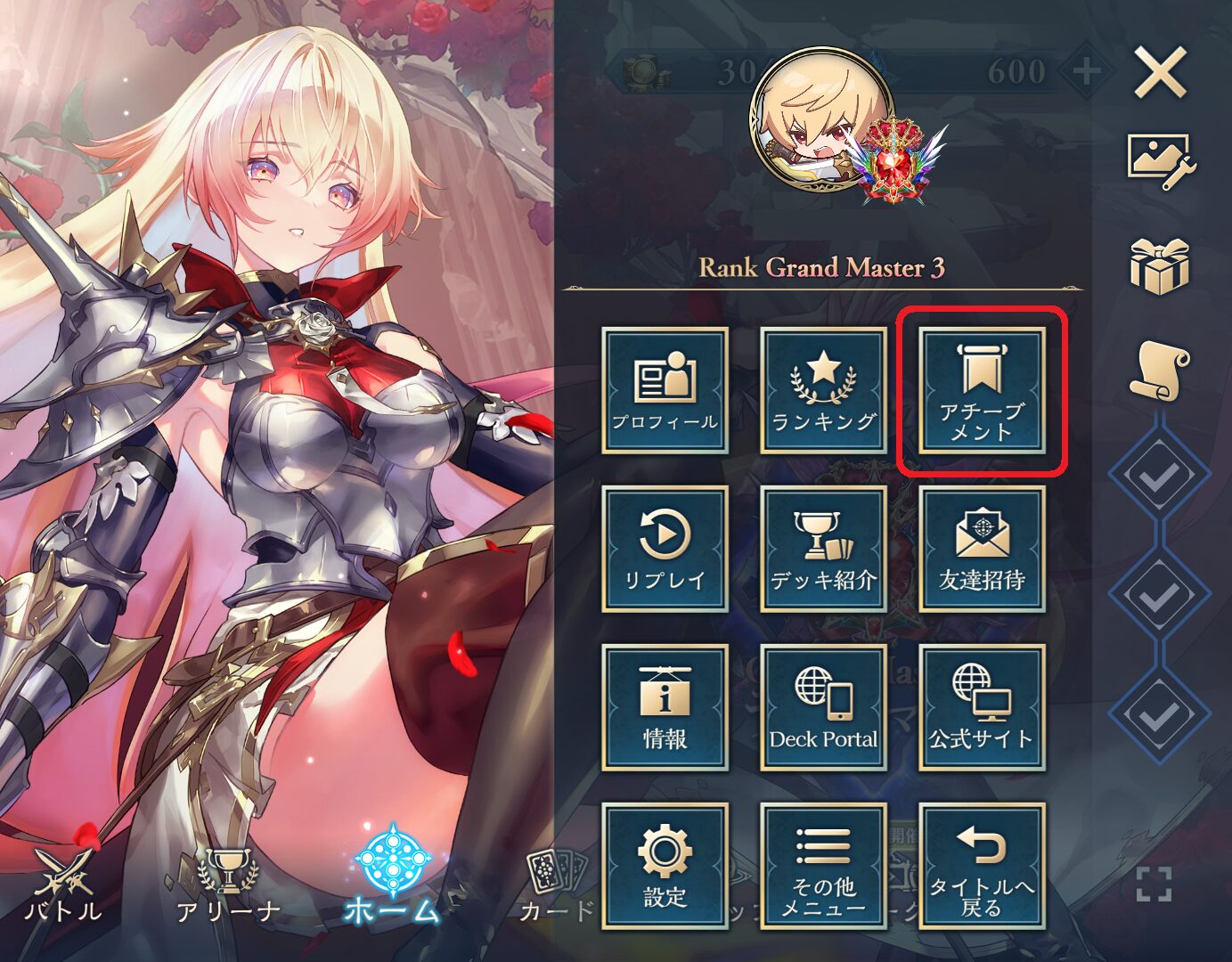Open the gift box presents icon
The image size is (1232, 962).
[1160, 265]
